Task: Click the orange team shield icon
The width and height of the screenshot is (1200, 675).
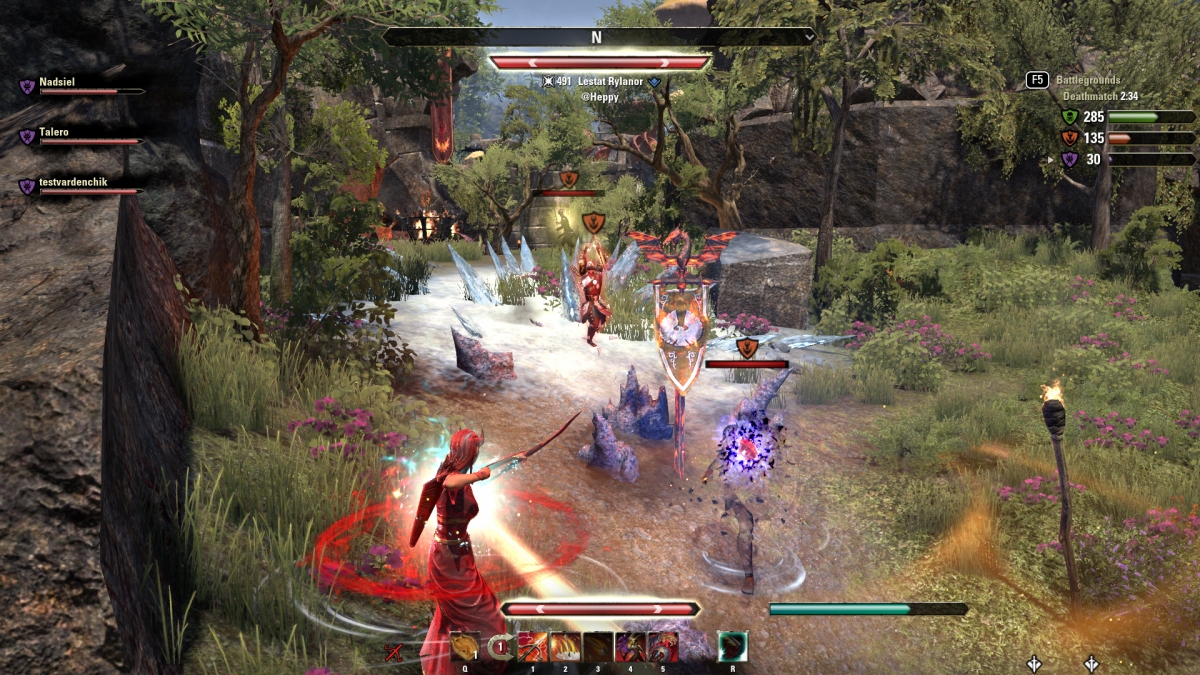Action: (x=1069, y=138)
